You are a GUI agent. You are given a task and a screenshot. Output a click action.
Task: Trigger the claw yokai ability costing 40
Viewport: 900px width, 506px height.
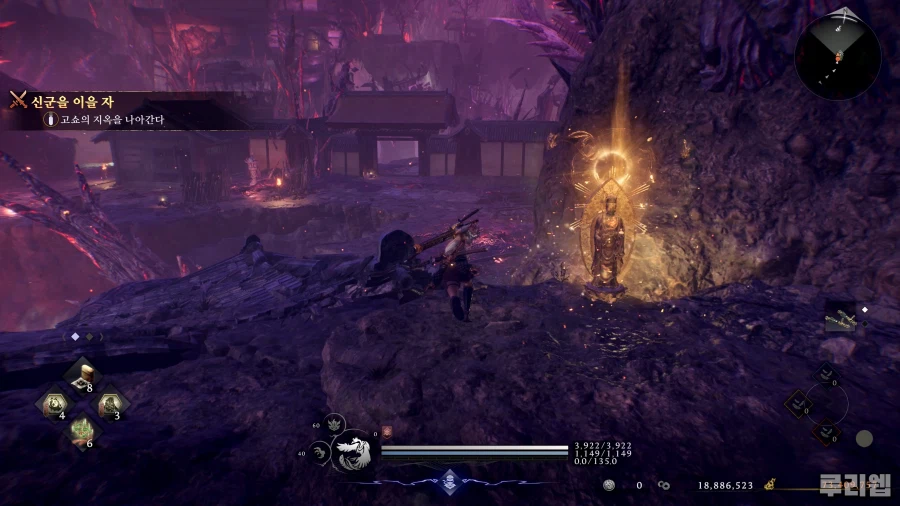click(321, 452)
